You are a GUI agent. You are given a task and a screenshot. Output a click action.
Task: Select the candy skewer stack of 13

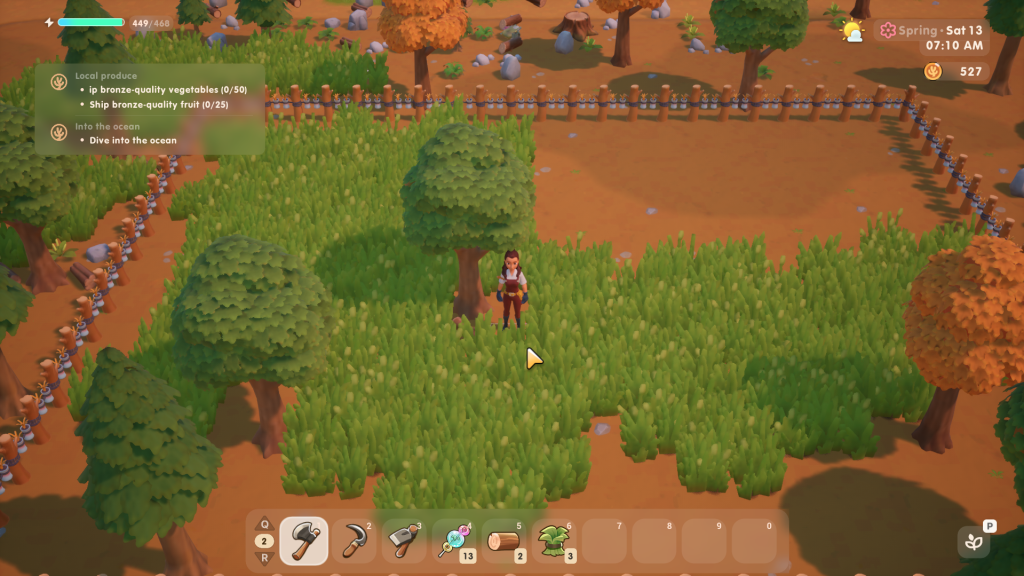pyautogui.click(x=455, y=541)
